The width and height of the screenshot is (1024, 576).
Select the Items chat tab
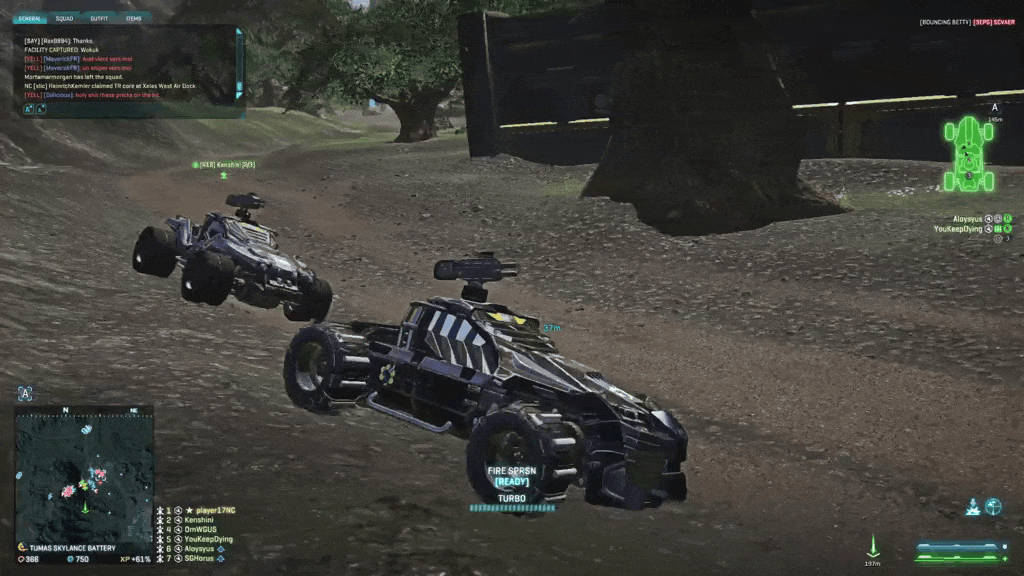133,18
